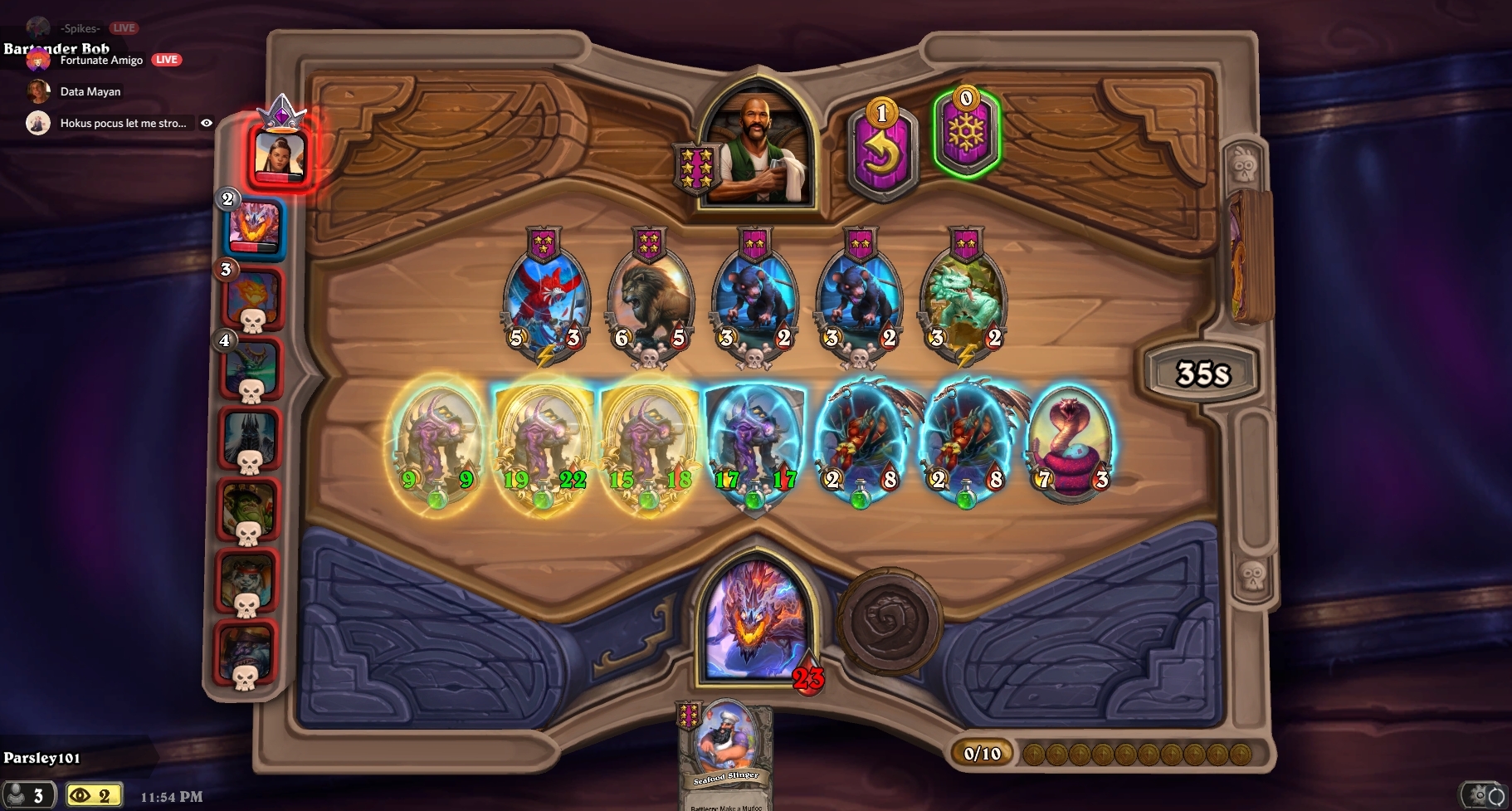Open the settings gear in the bottom-right corner
The width and height of the screenshot is (1512, 811).
point(1479,795)
